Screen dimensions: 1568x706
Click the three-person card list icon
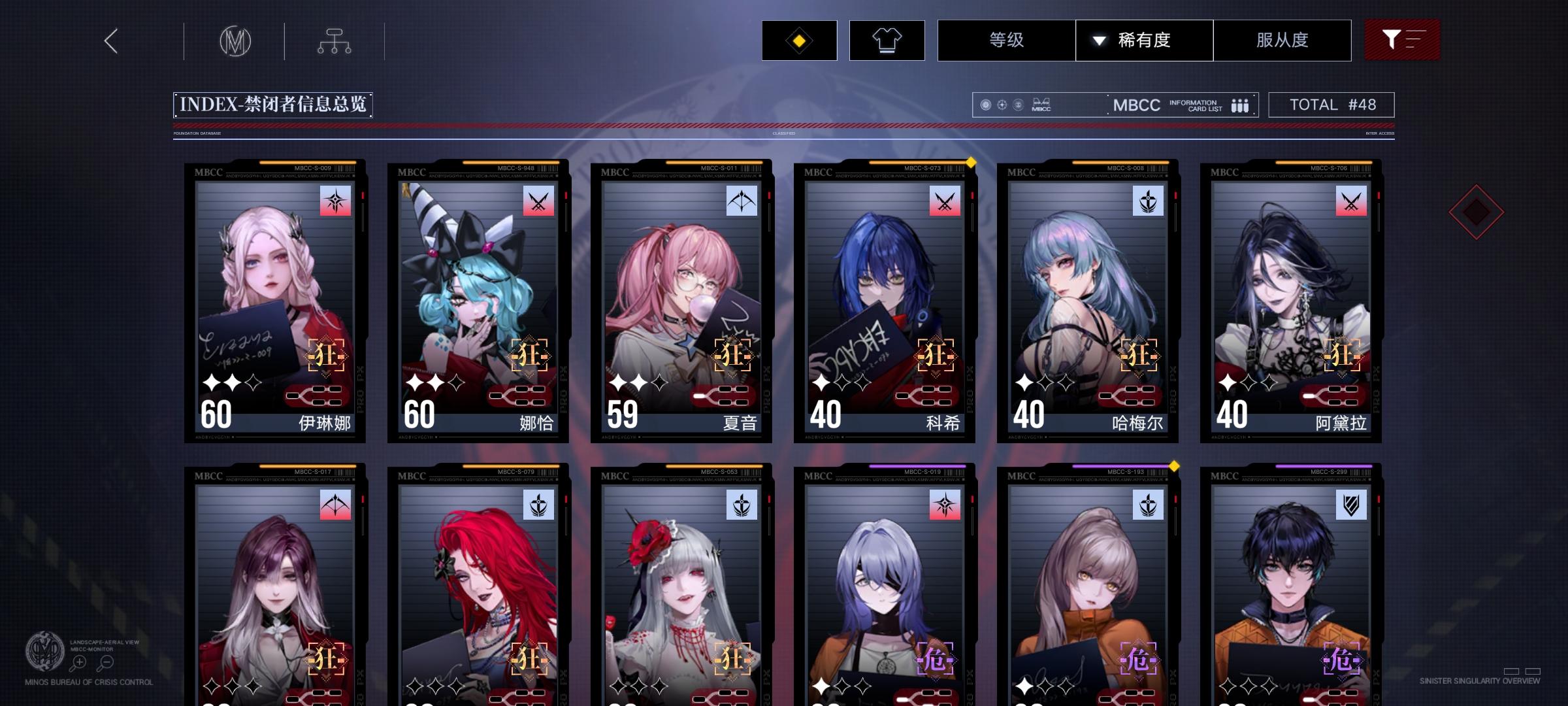coord(1239,105)
